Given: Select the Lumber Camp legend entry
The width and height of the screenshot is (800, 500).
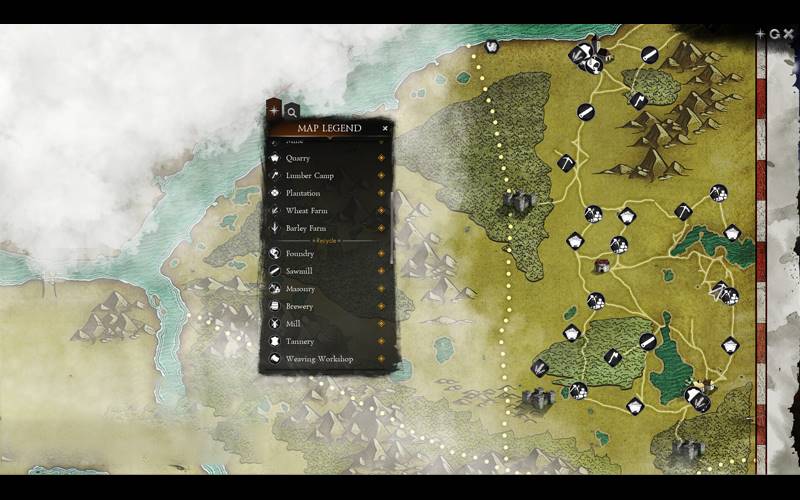Looking at the screenshot, I should tap(309, 176).
